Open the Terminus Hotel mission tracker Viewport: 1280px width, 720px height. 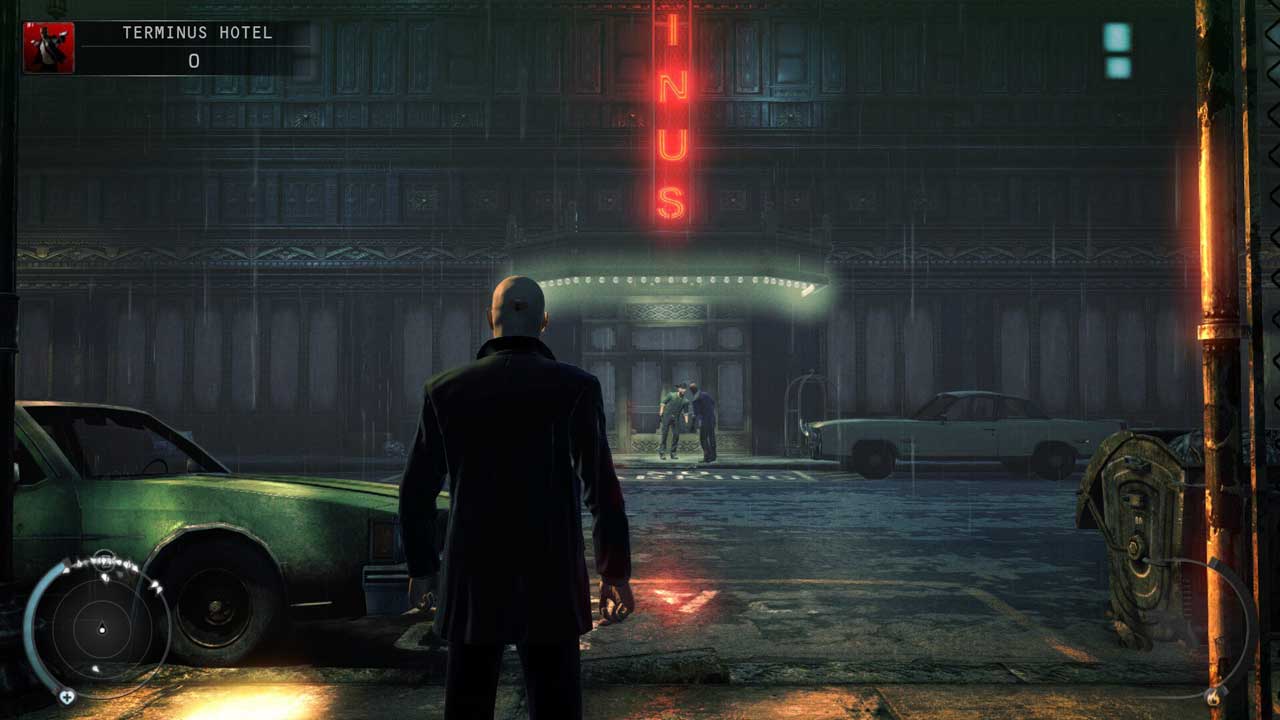(x=196, y=47)
